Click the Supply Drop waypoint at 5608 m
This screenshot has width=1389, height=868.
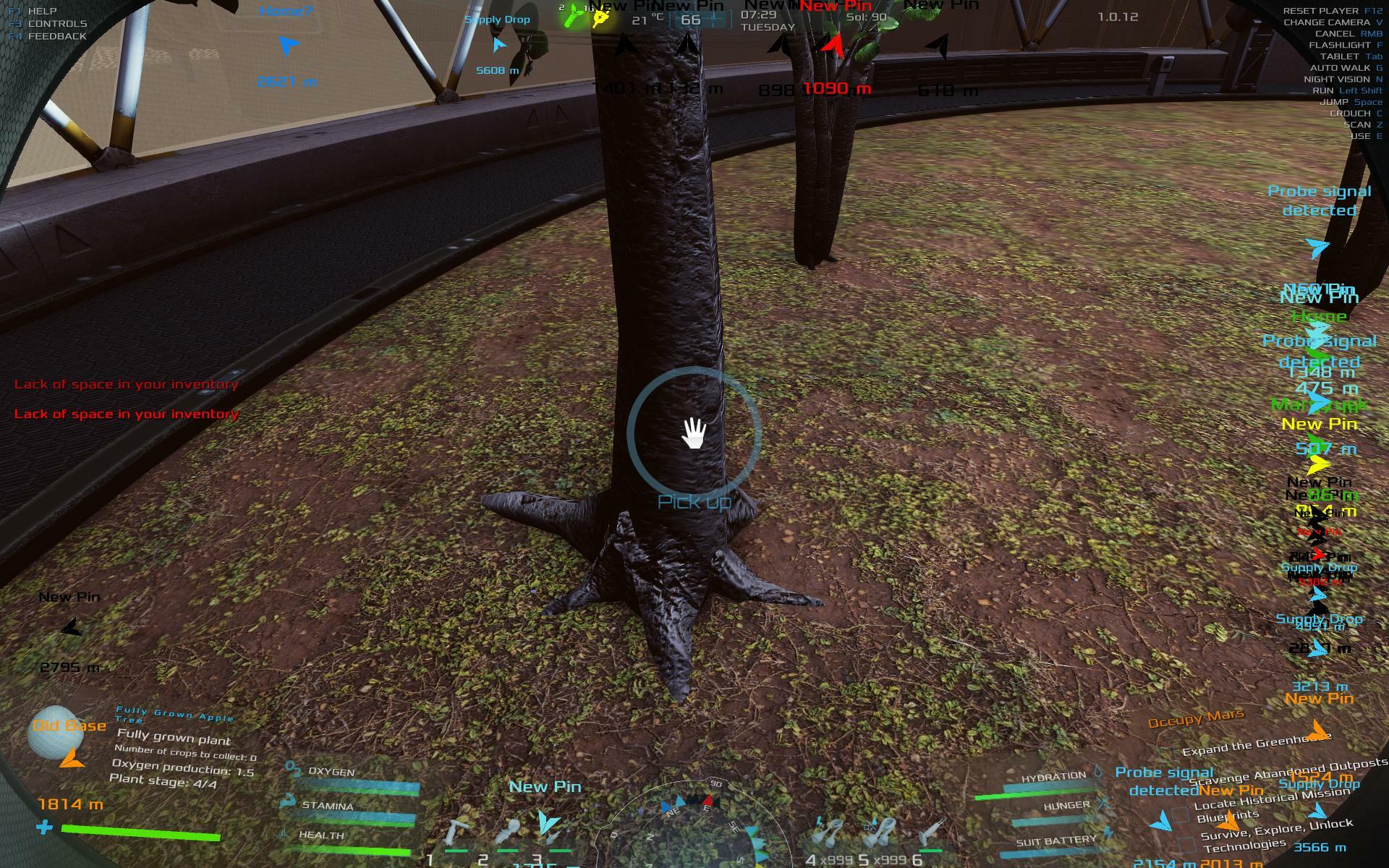coord(498,45)
